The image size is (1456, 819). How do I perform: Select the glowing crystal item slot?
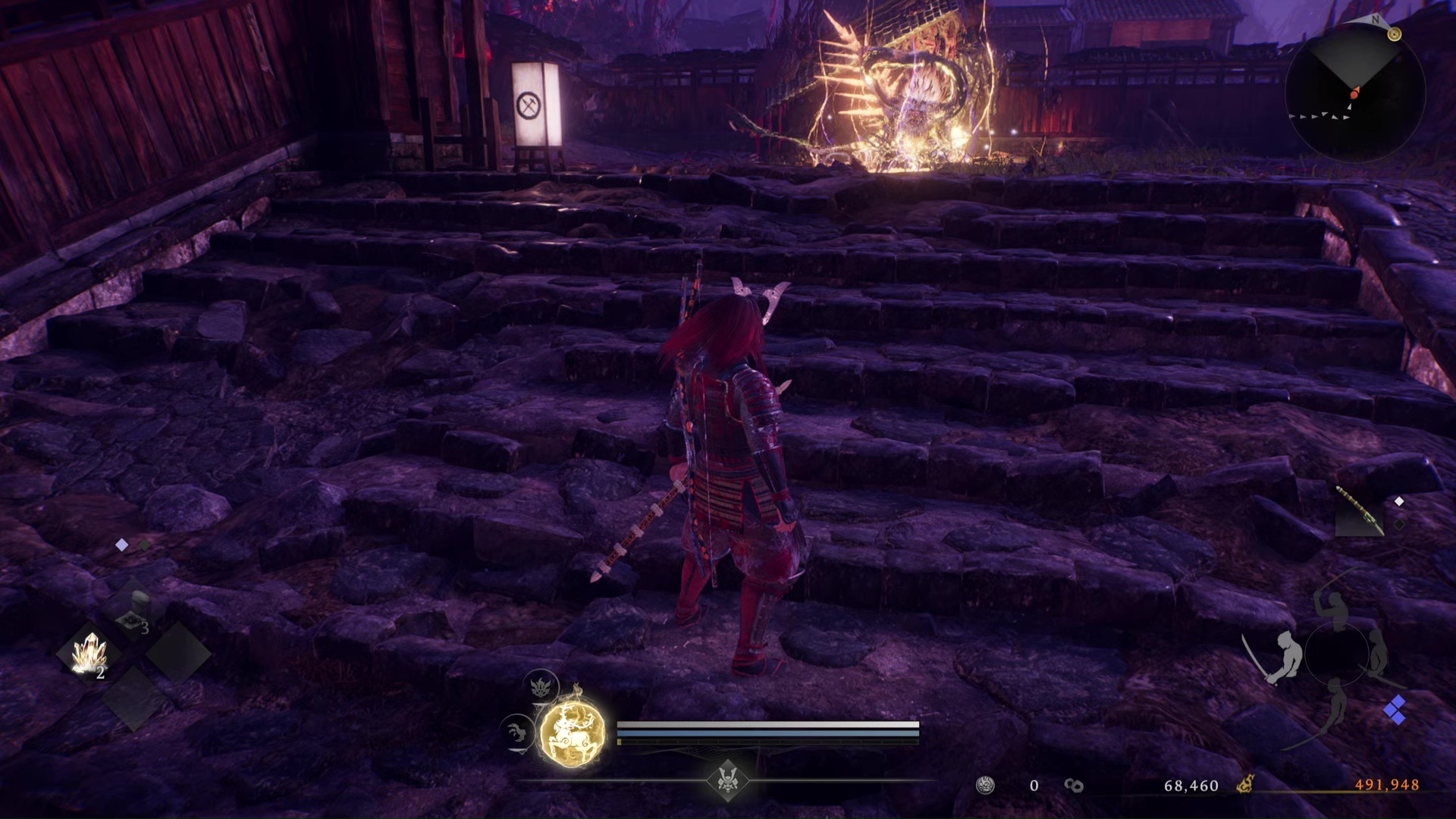point(90,654)
